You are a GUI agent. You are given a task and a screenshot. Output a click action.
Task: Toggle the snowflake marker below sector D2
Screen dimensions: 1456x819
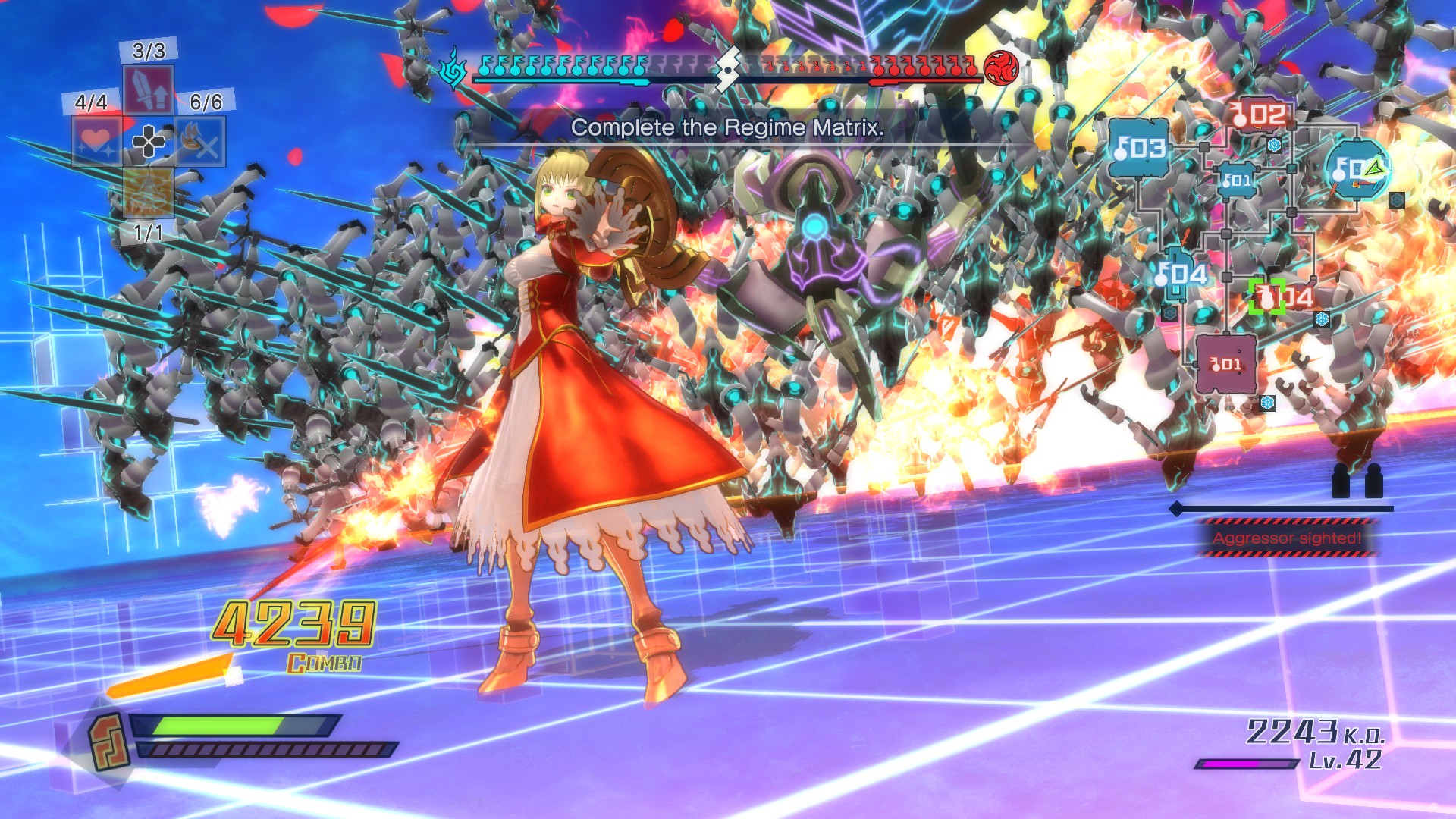pos(1274,145)
